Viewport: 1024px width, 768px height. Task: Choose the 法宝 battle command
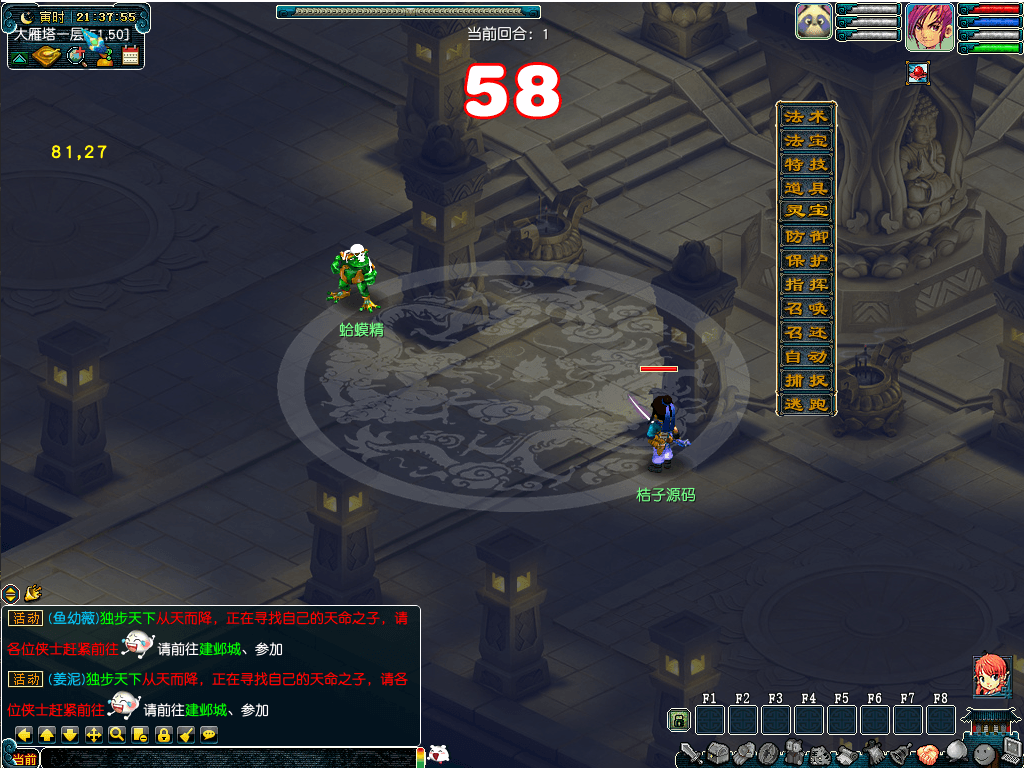pyautogui.click(x=806, y=140)
